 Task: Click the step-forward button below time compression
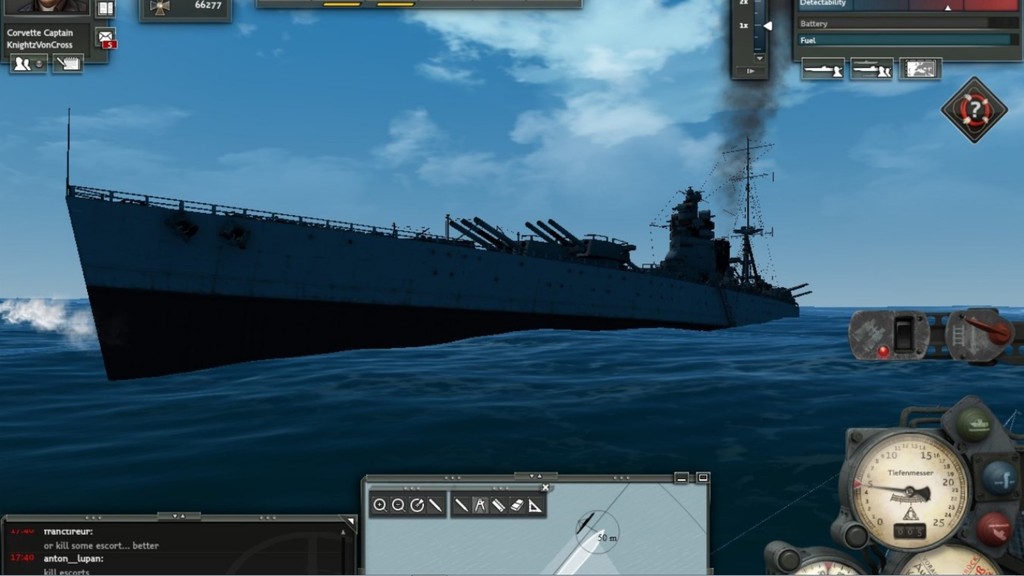[x=749, y=71]
